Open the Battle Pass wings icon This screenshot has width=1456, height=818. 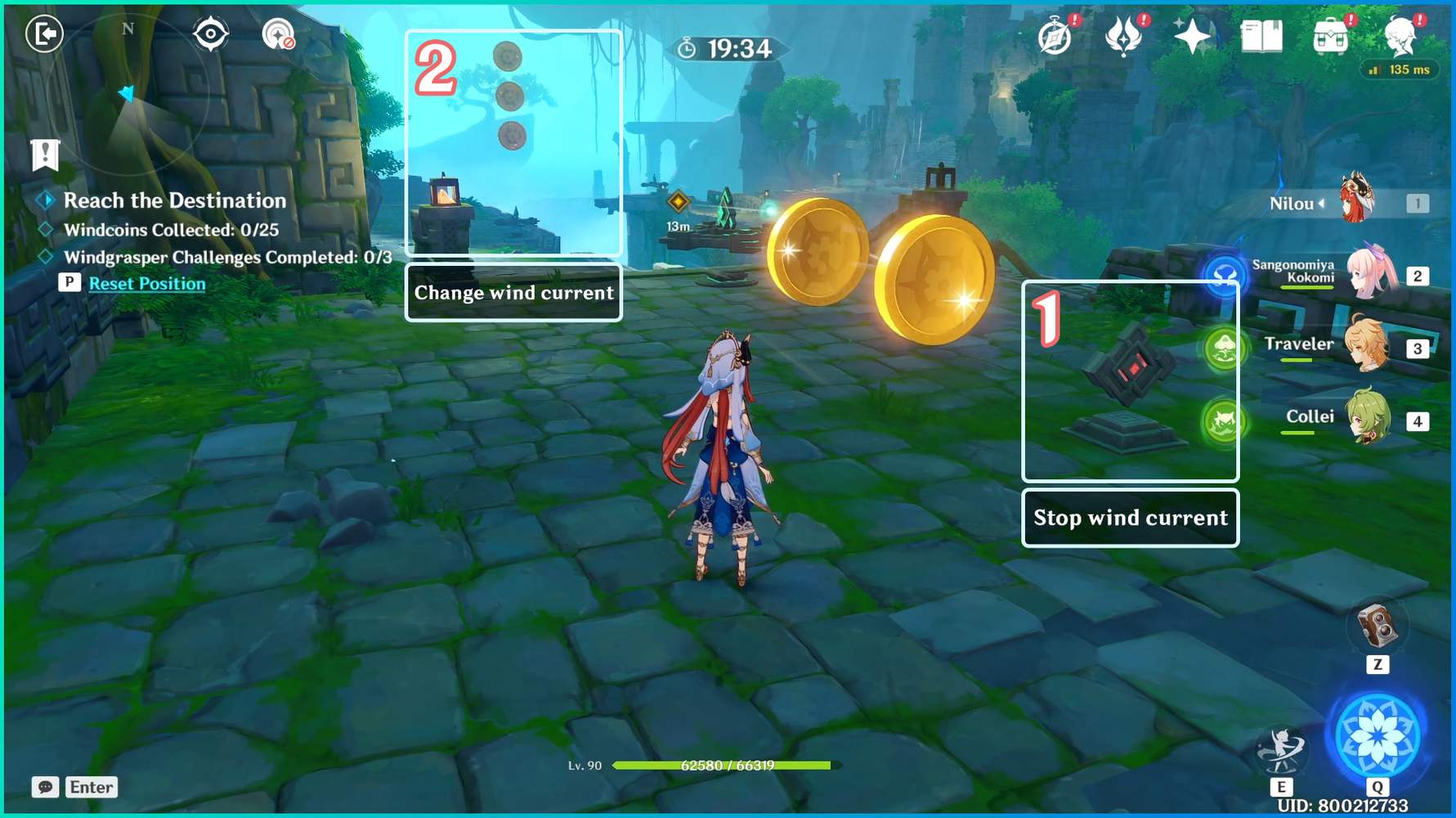pos(1122,34)
